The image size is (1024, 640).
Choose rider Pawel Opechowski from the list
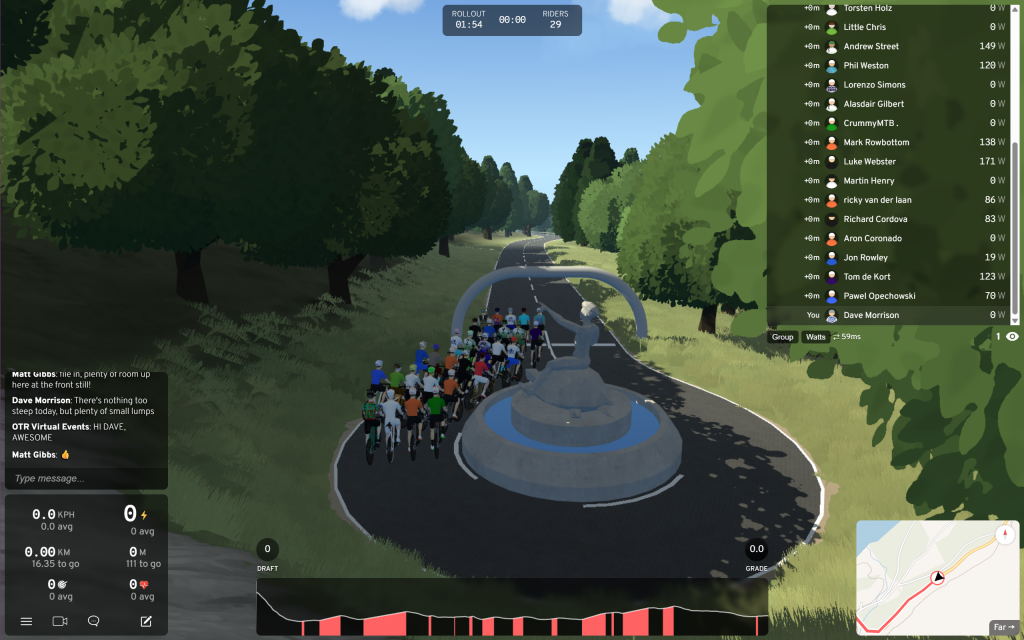[890, 296]
